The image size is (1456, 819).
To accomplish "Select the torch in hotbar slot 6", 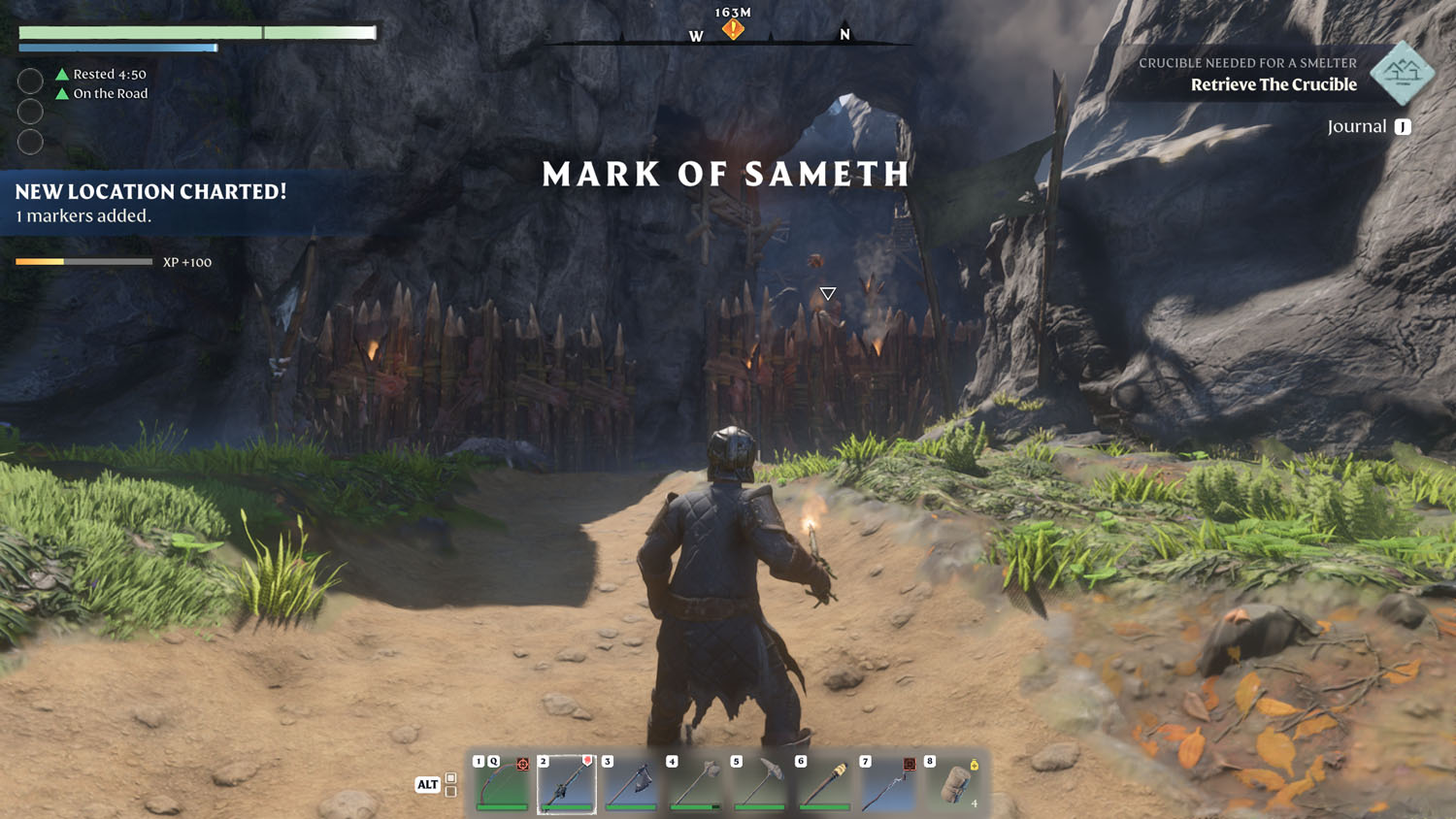I will [822, 786].
